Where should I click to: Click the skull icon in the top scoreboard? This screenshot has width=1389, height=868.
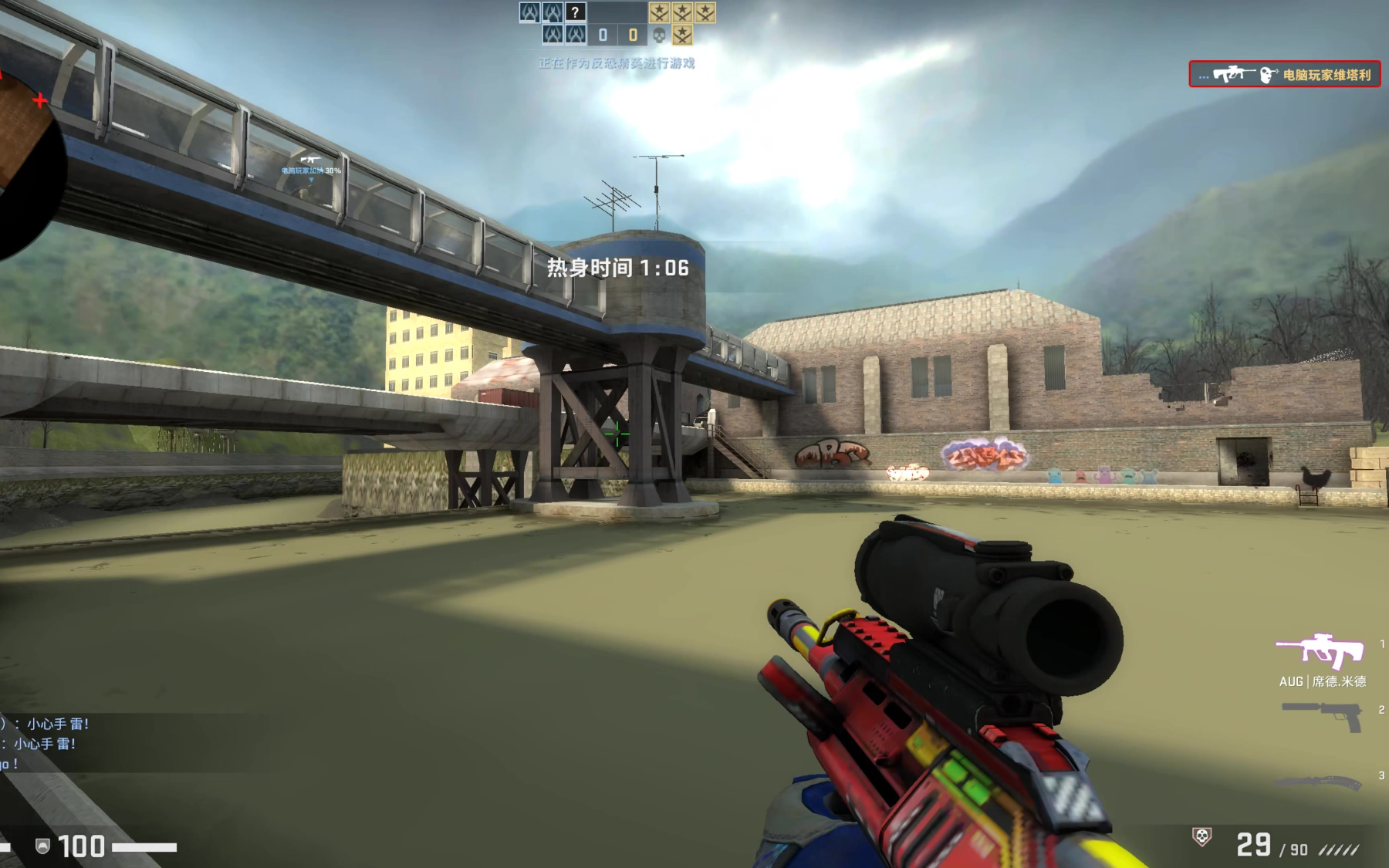(660, 35)
